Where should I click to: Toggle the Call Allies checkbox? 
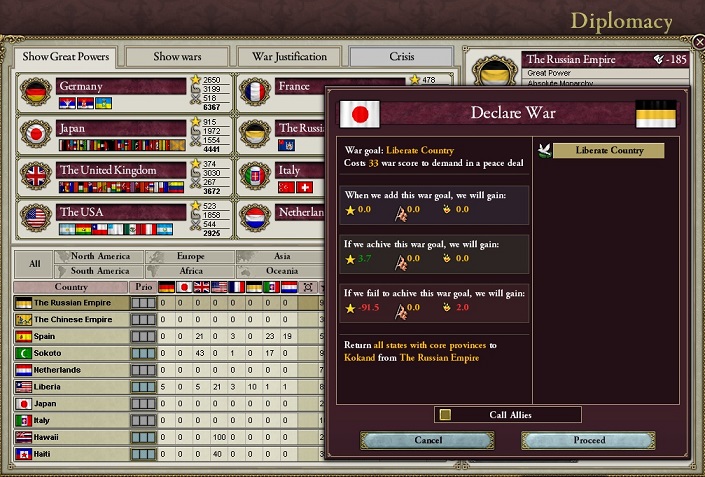445,414
